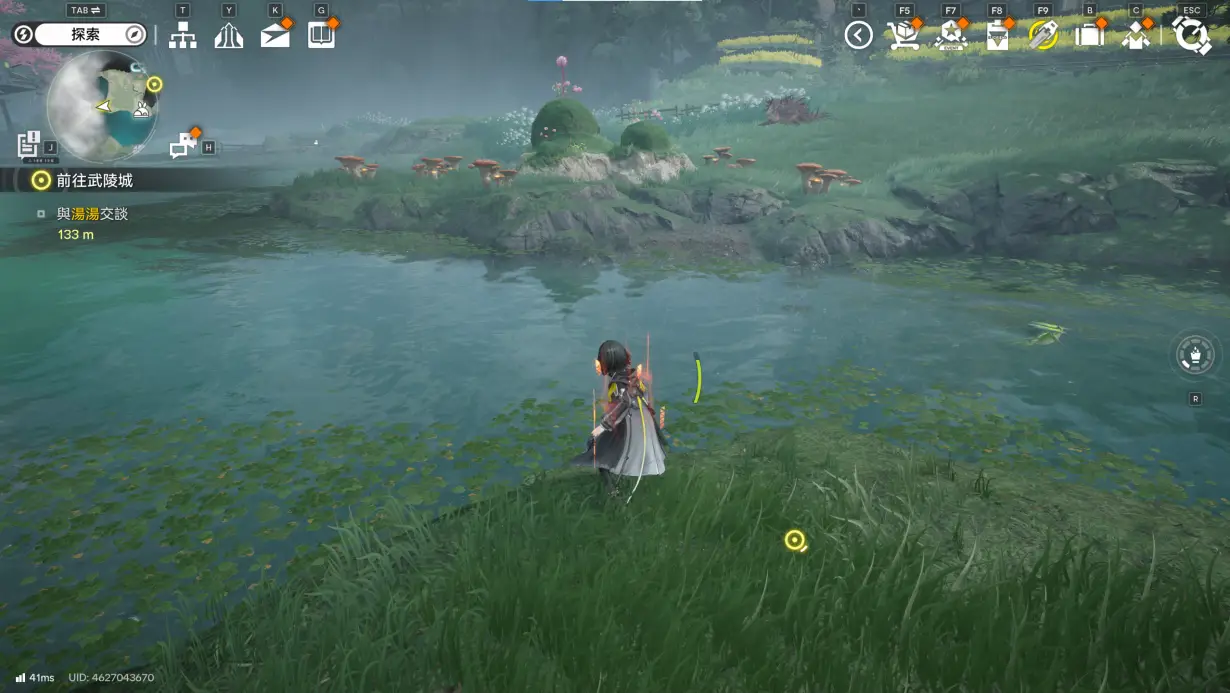Open the main system menu ring icon
The width and height of the screenshot is (1230, 693).
click(1192, 35)
